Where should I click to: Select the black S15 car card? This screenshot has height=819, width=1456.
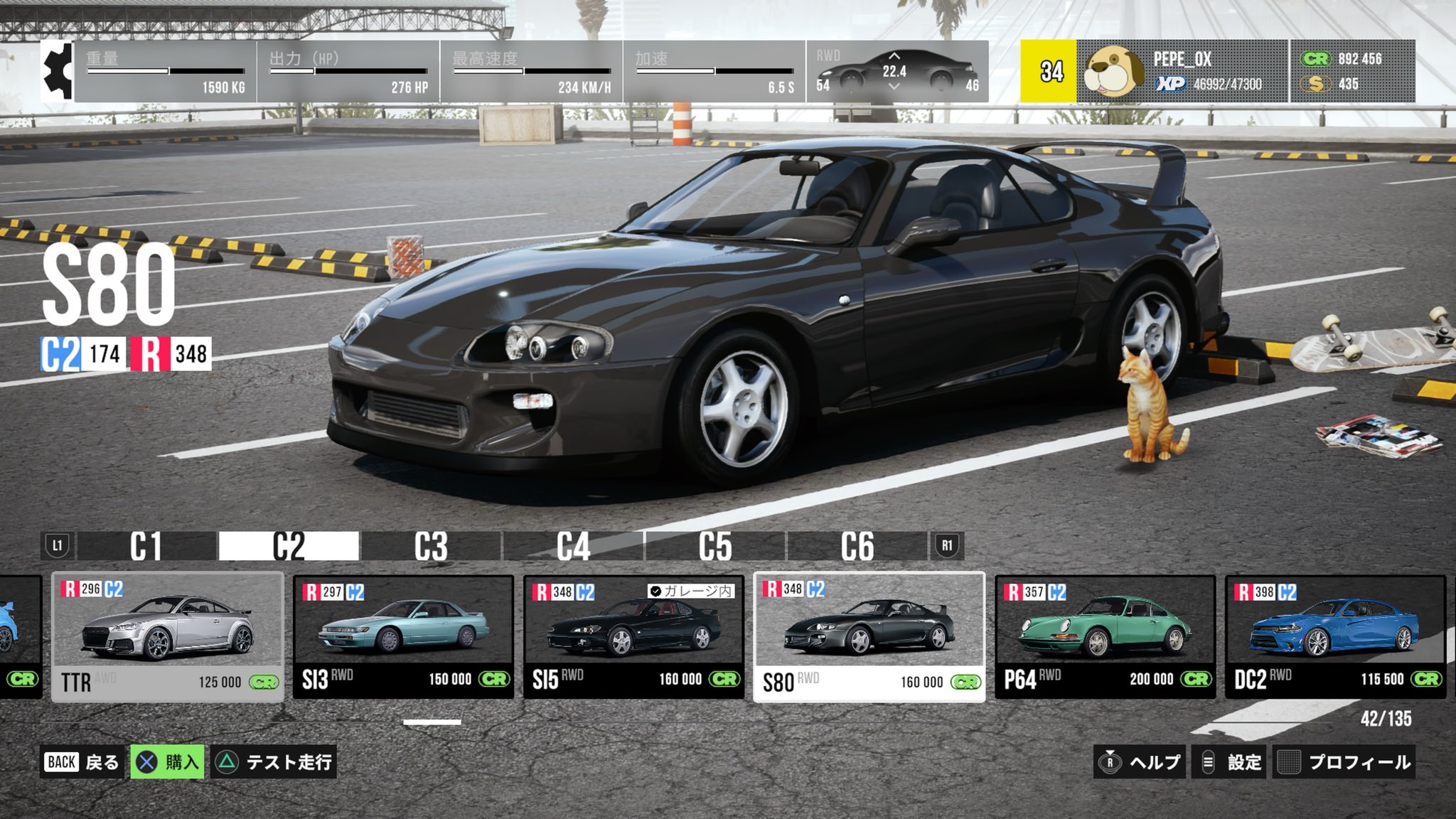[633, 637]
